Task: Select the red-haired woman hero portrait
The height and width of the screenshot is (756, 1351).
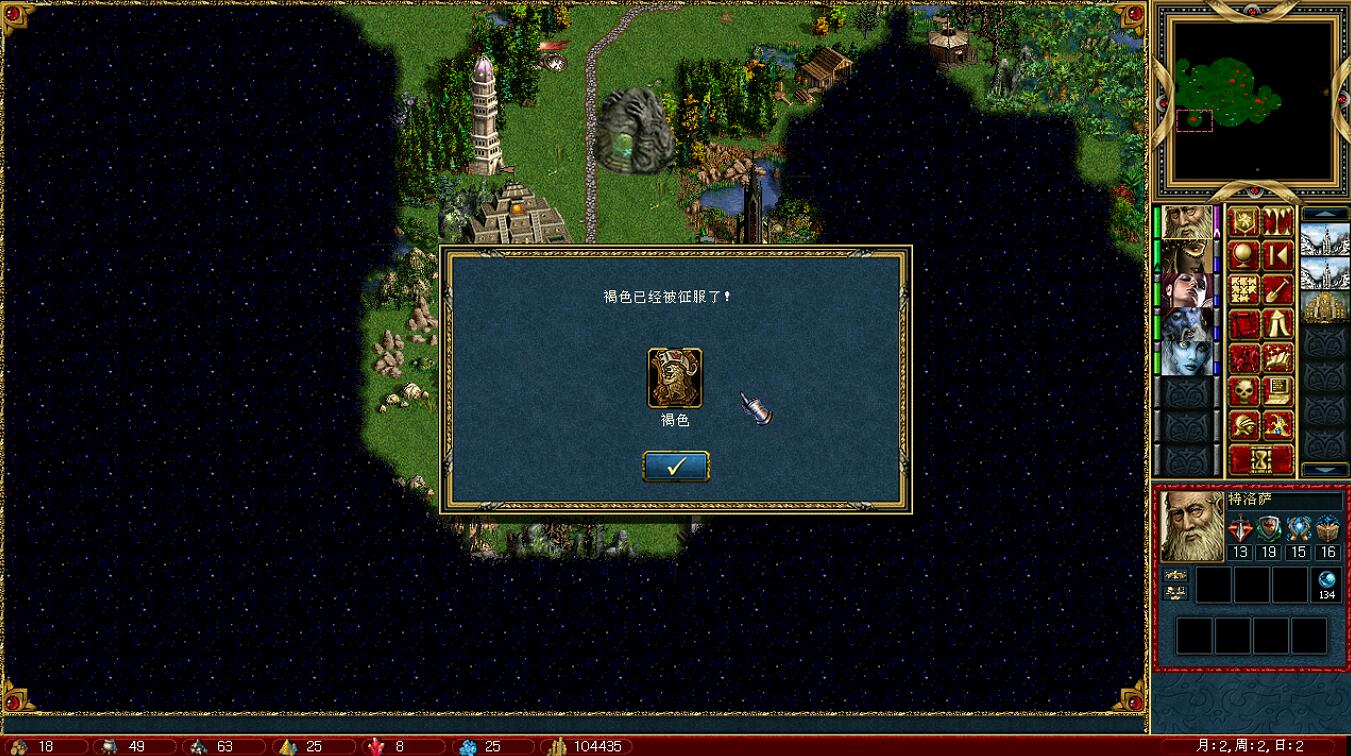Action: (1187, 290)
